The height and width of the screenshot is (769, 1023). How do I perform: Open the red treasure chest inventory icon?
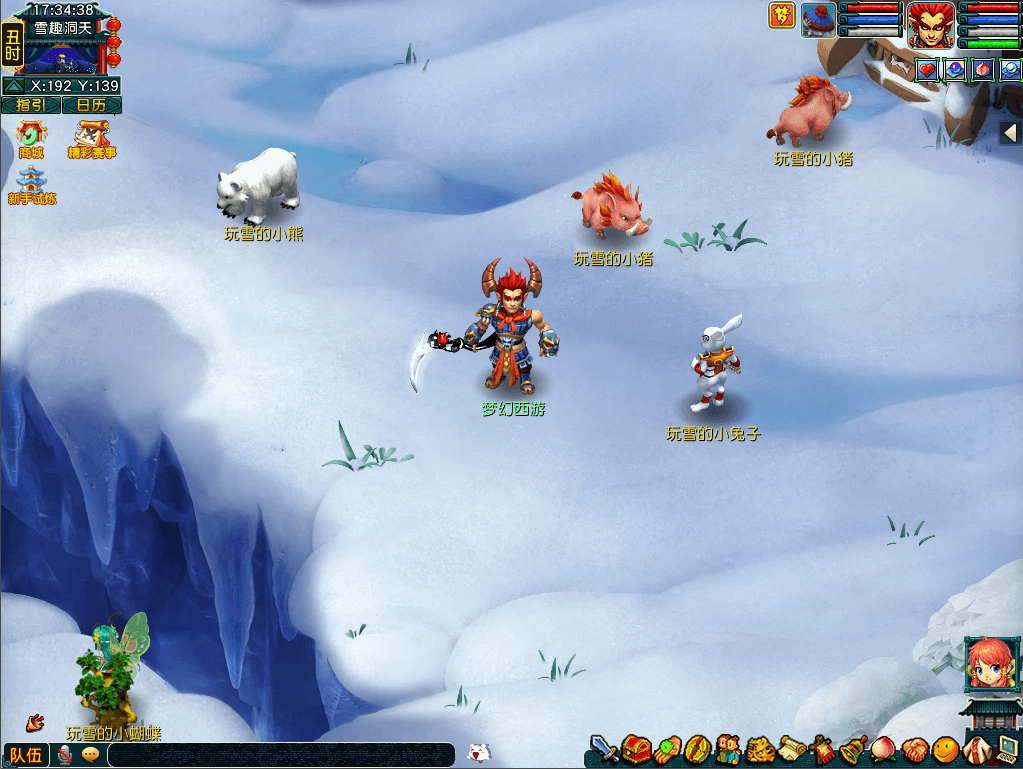click(636, 748)
